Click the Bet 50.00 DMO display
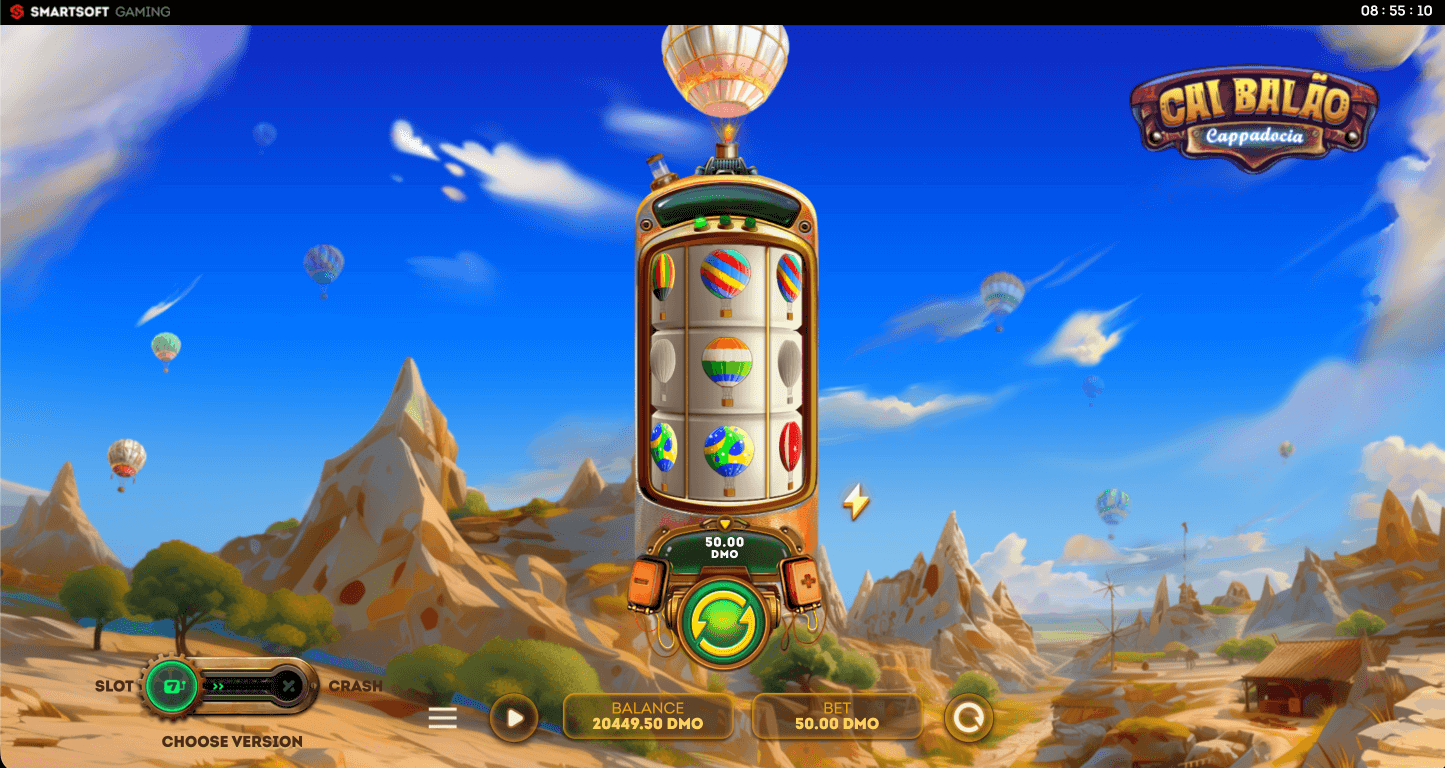This screenshot has width=1445, height=768. click(x=837, y=717)
